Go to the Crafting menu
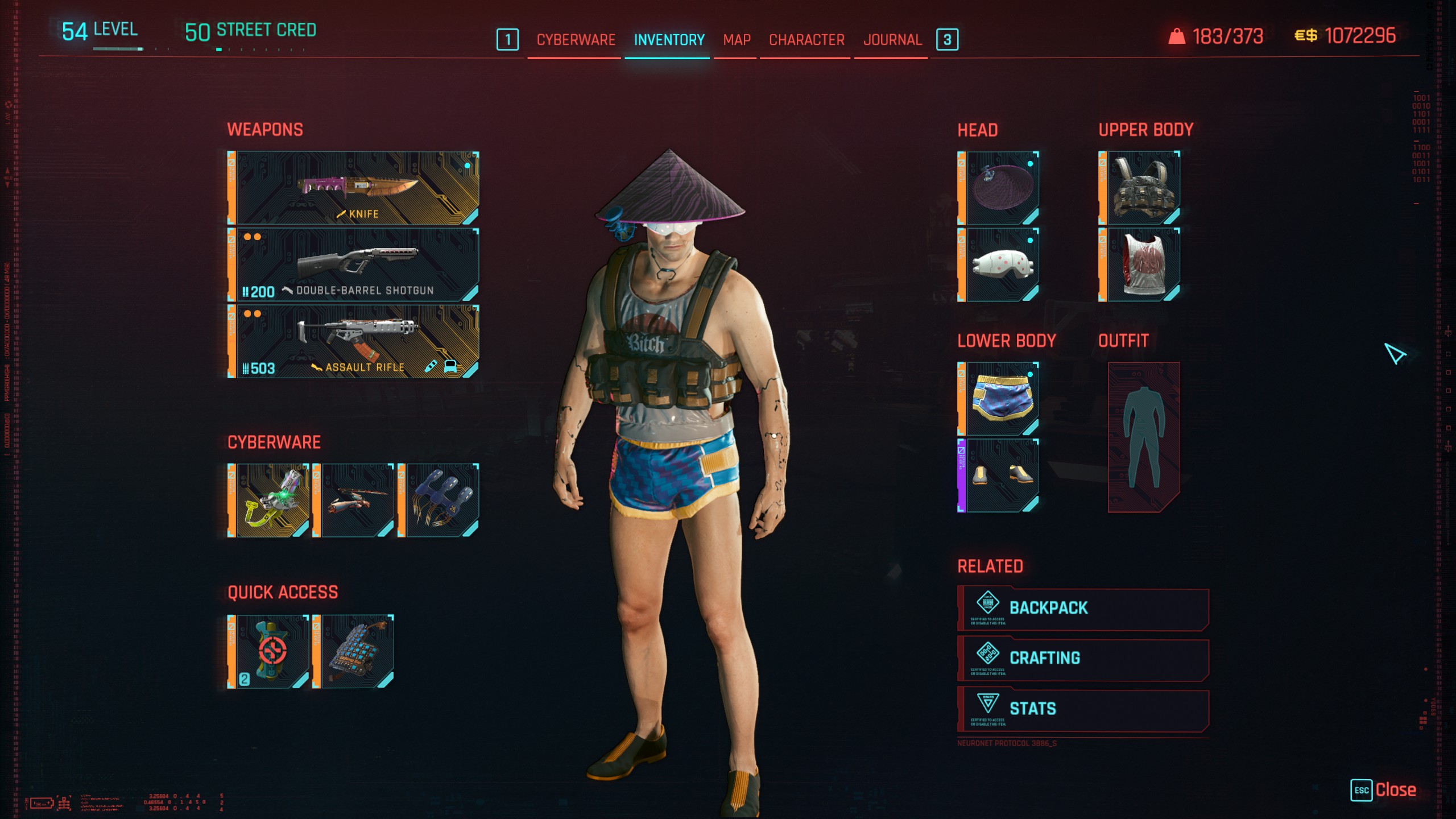The width and height of the screenshot is (1456, 819). click(x=1083, y=659)
